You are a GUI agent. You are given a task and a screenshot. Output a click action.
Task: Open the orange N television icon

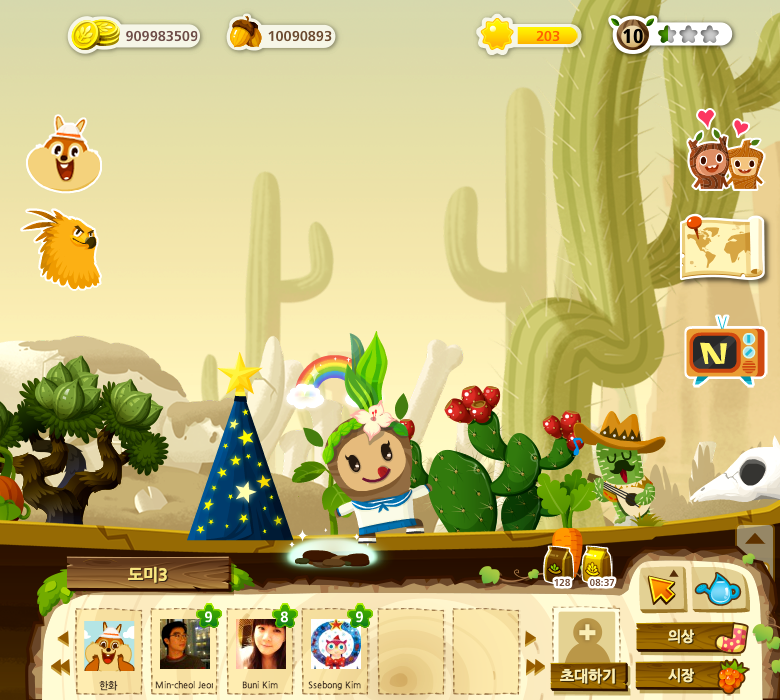point(724,353)
